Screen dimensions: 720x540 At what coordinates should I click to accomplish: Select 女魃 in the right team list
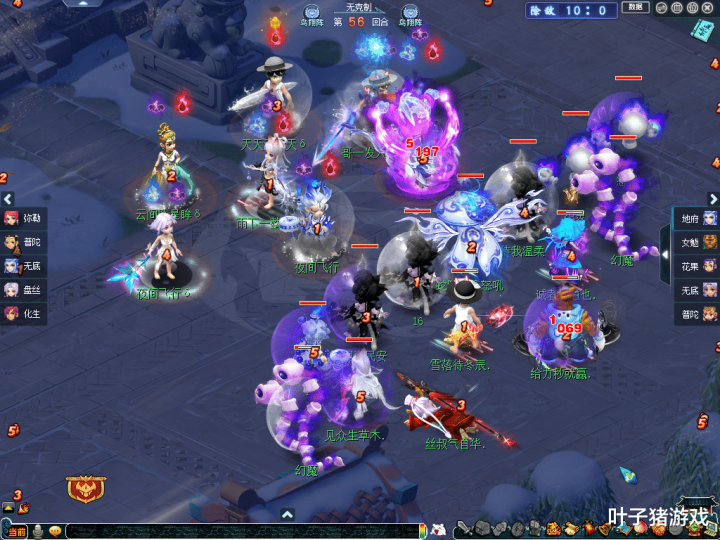[x=697, y=242]
